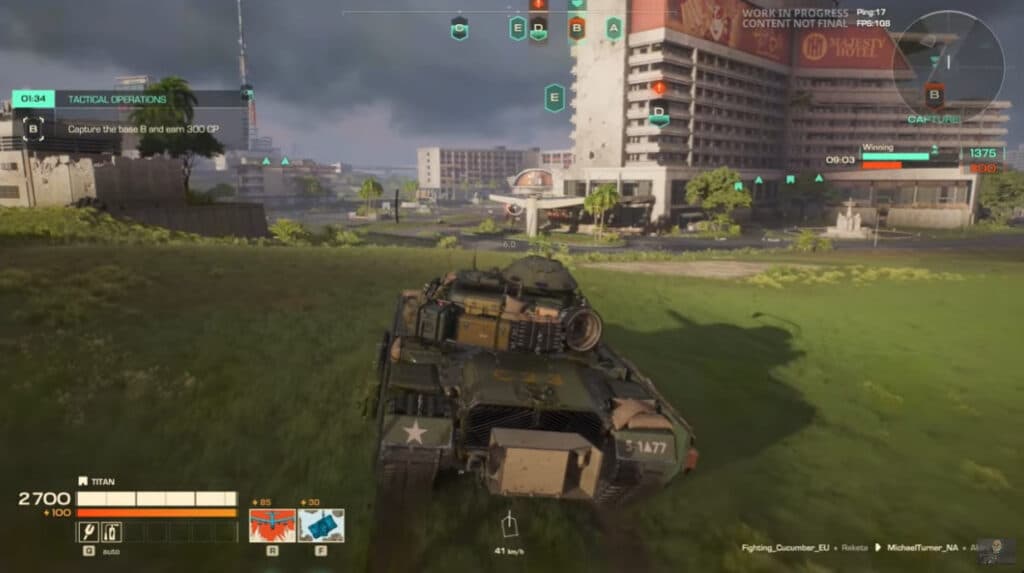Click the base C marker on compass

[459, 29]
